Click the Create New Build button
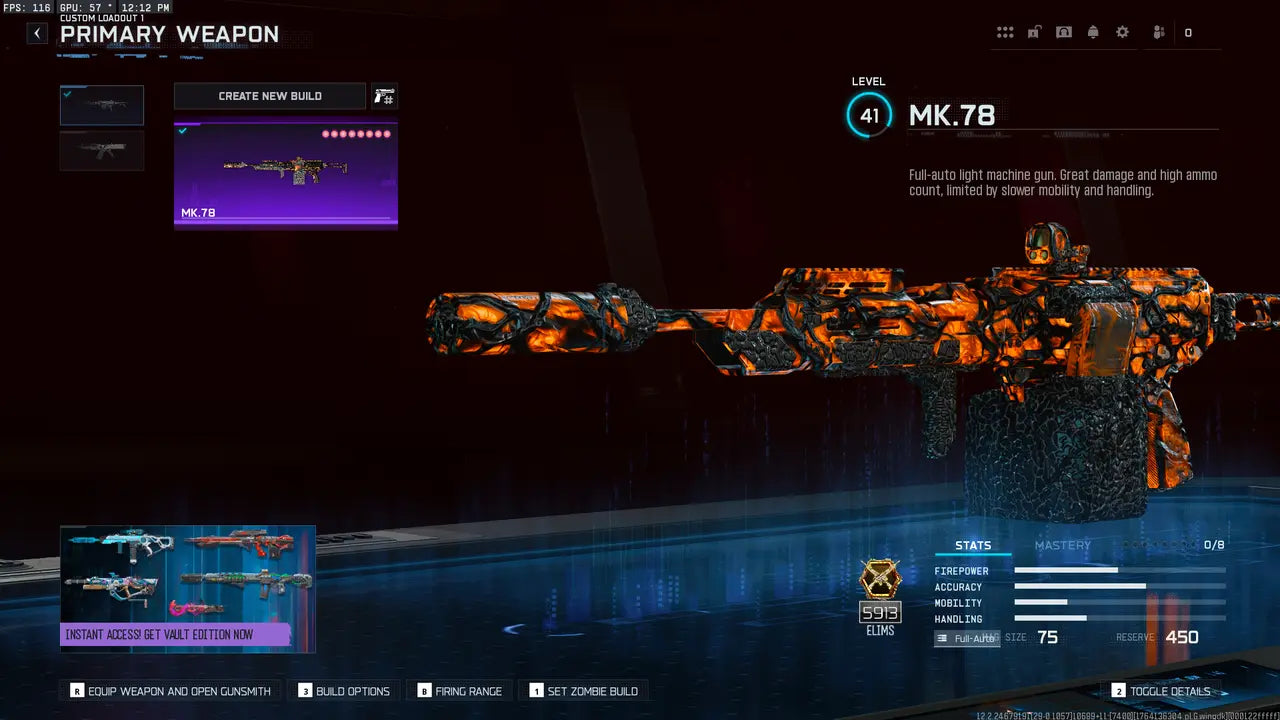This screenshot has height=720, width=1280. [270, 96]
